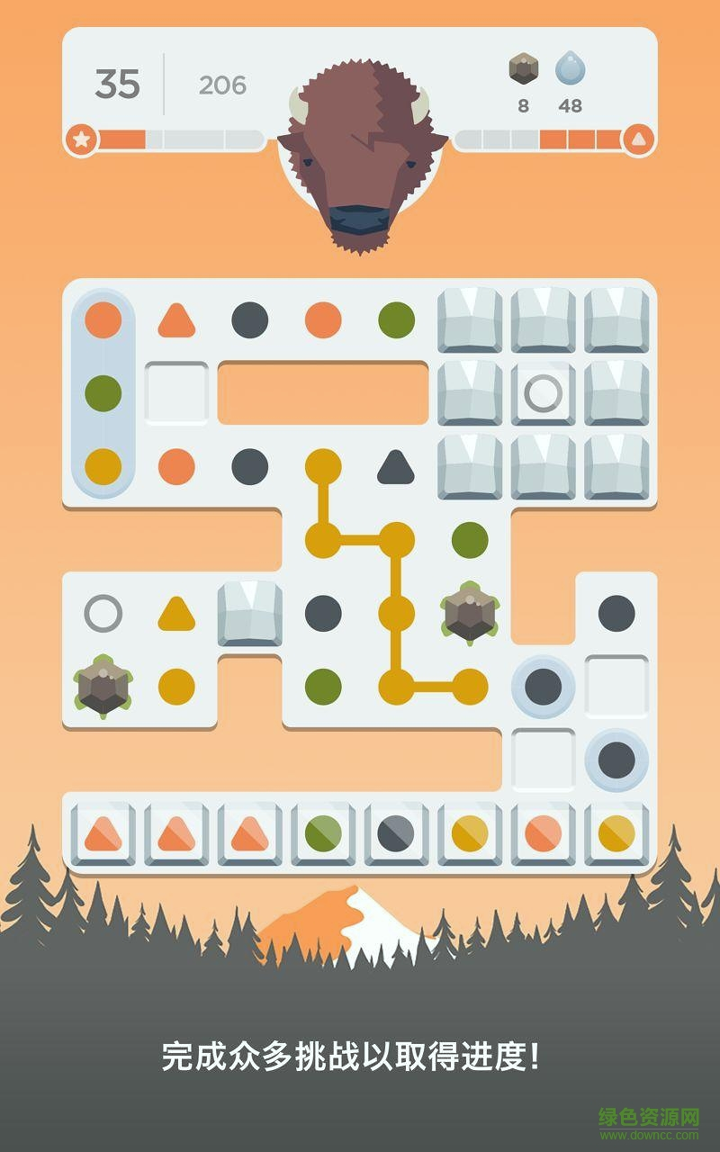Choose the frozen dark gray dot tile
Screen dimensions: 720x1152
396,833
